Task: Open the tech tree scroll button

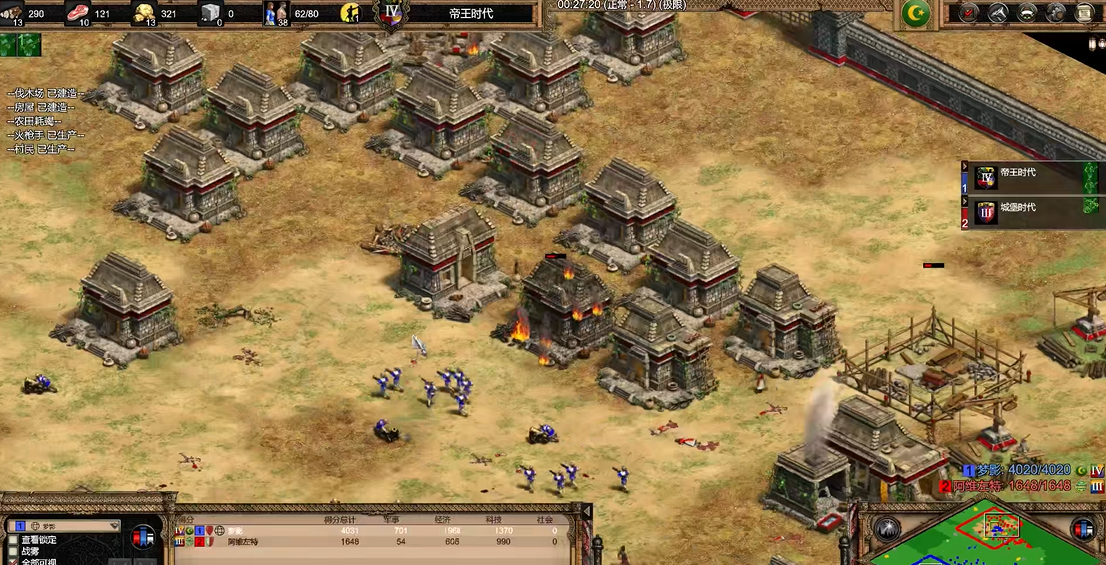Action: click(1084, 13)
